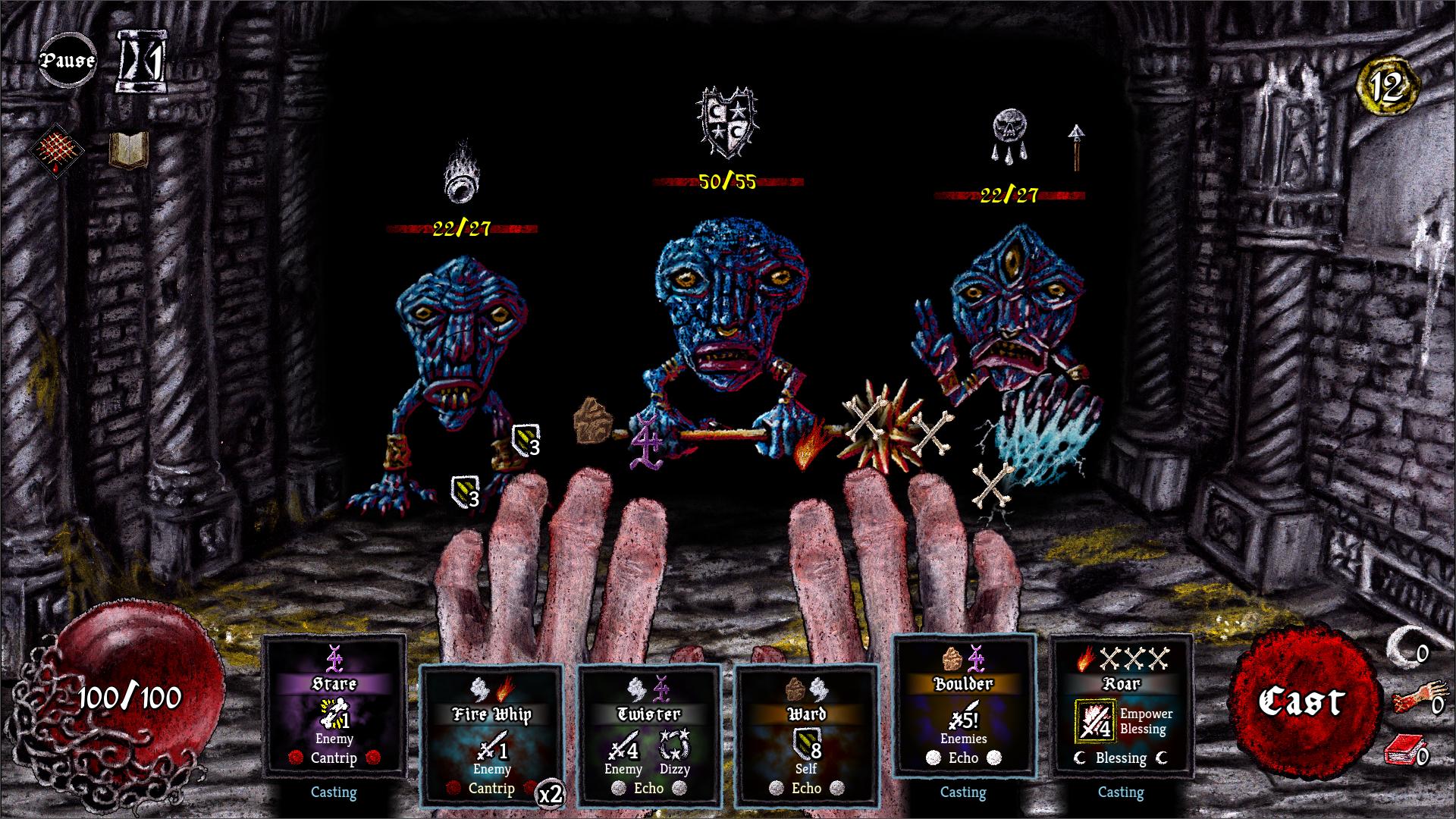Open the red book discard pile
The width and height of the screenshot is (1456, 819).
[1402, 753]
